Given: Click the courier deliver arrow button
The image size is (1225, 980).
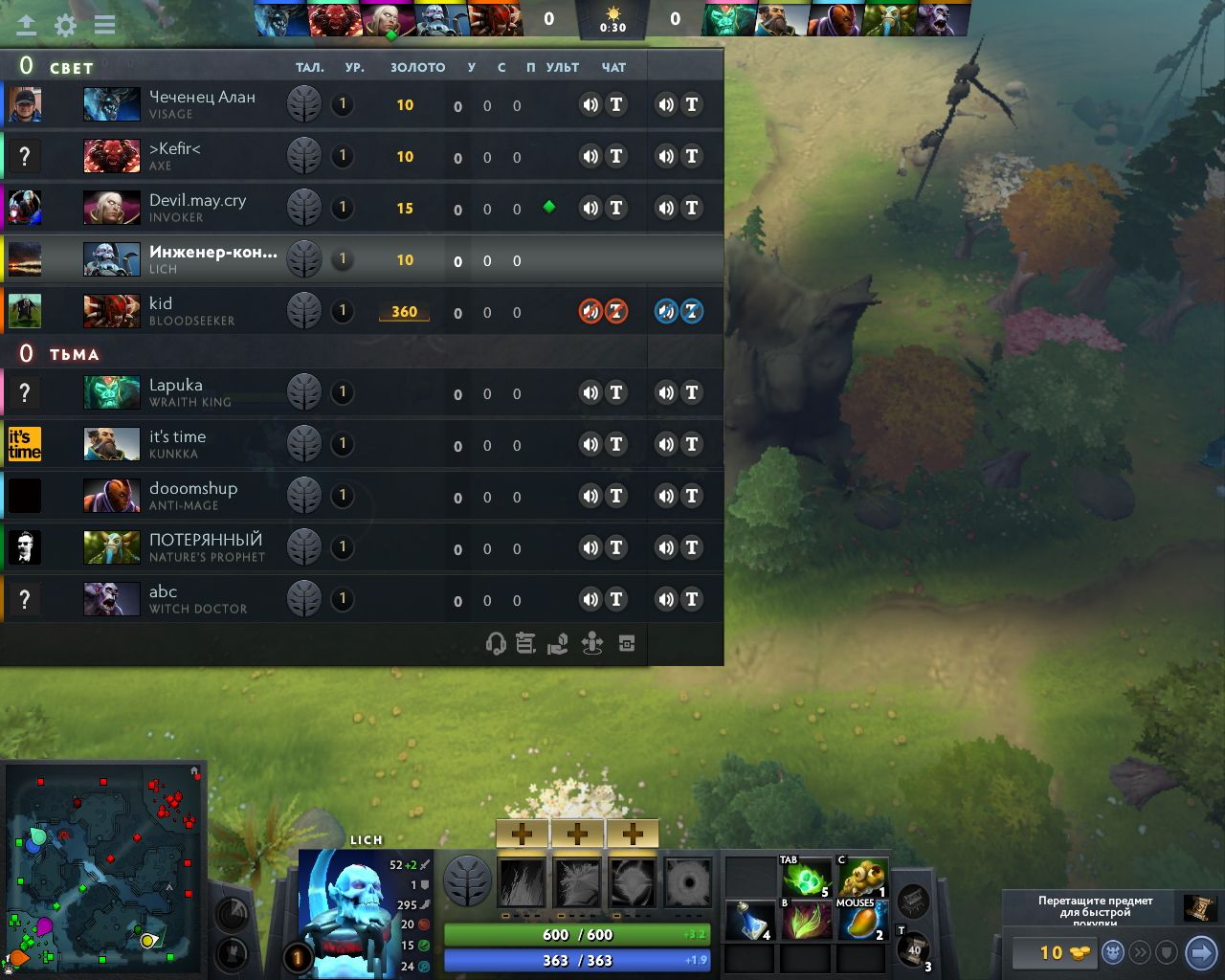Looking at the screenshot, I should (x=1200, y=953).
